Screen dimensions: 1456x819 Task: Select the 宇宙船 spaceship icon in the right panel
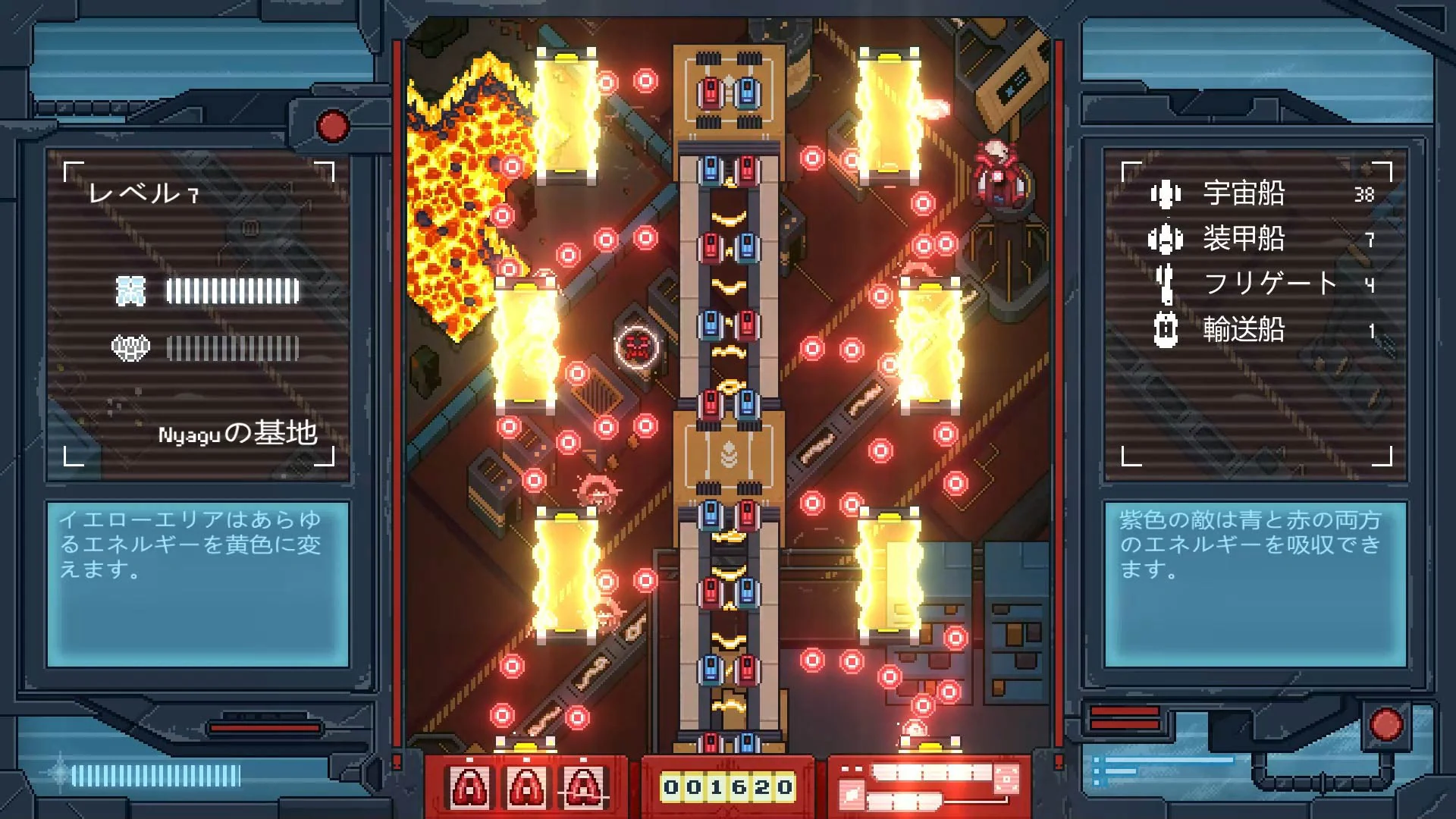click(x=1164, y=194)
